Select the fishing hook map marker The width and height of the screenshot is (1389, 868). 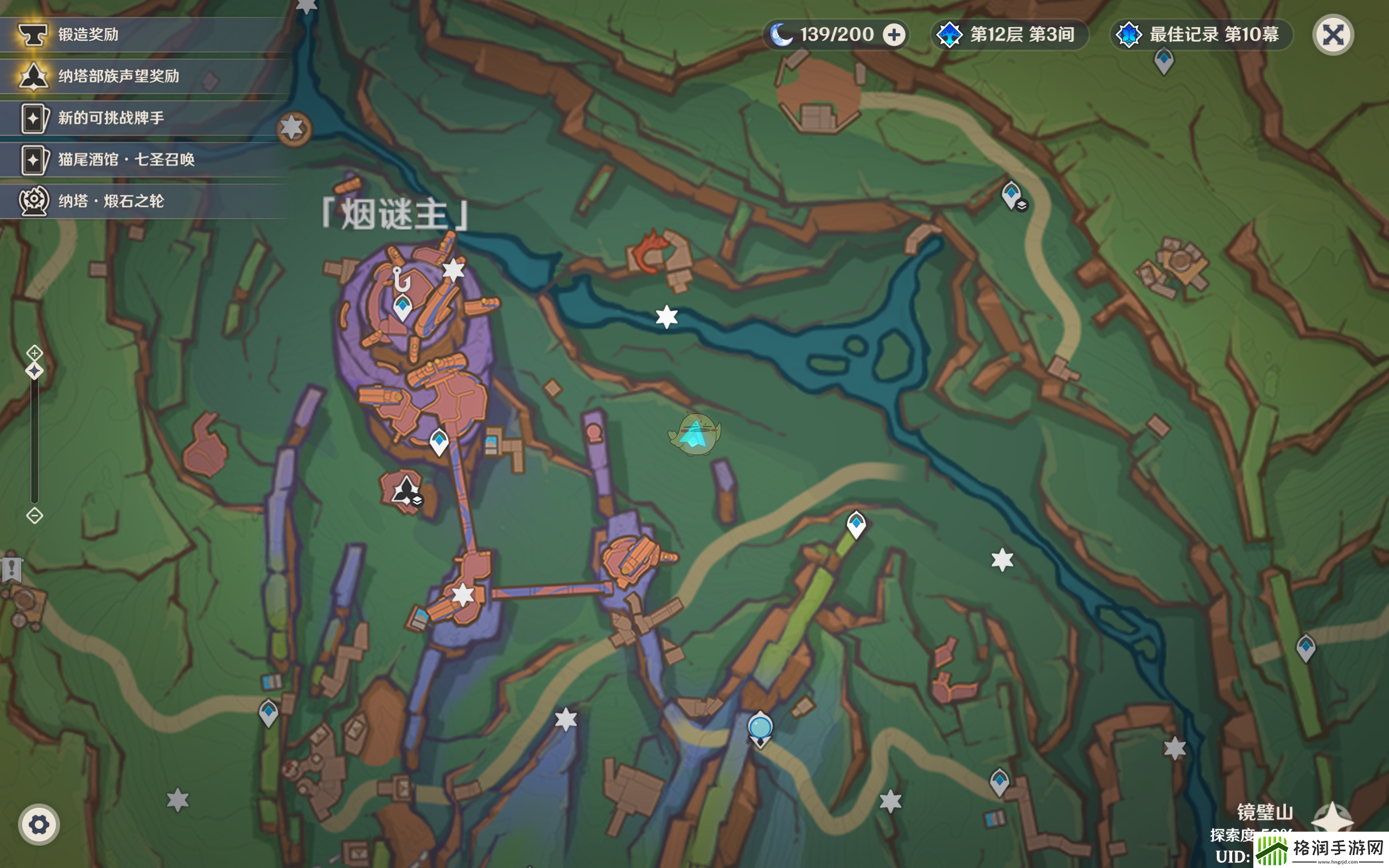pyautogui.click(x=401, y=279)
